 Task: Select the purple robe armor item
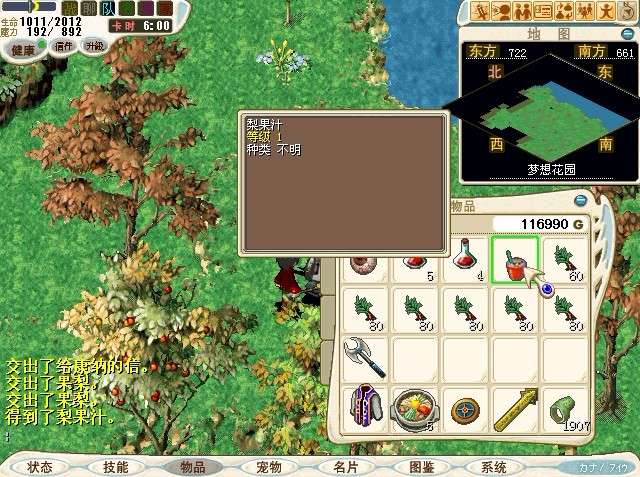coord(361,407)
